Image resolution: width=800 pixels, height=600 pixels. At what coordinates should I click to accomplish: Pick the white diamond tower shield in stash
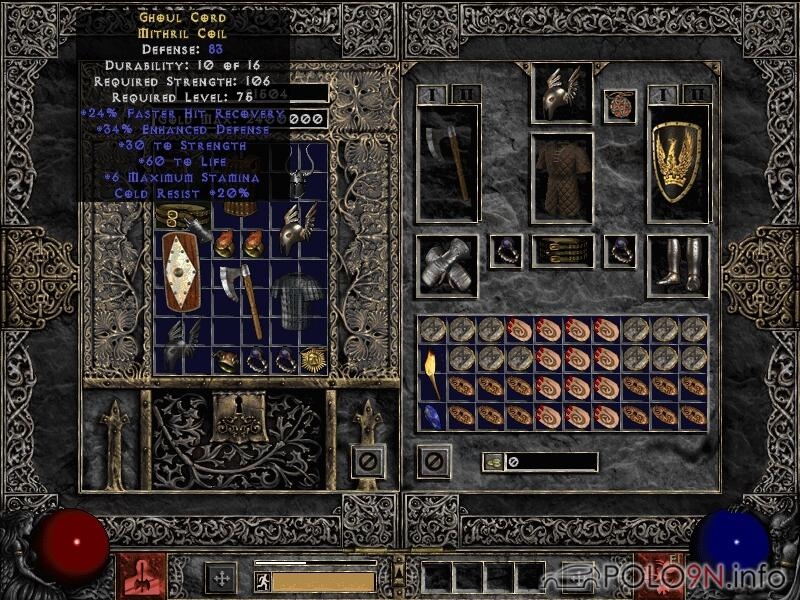pos(182,272)
